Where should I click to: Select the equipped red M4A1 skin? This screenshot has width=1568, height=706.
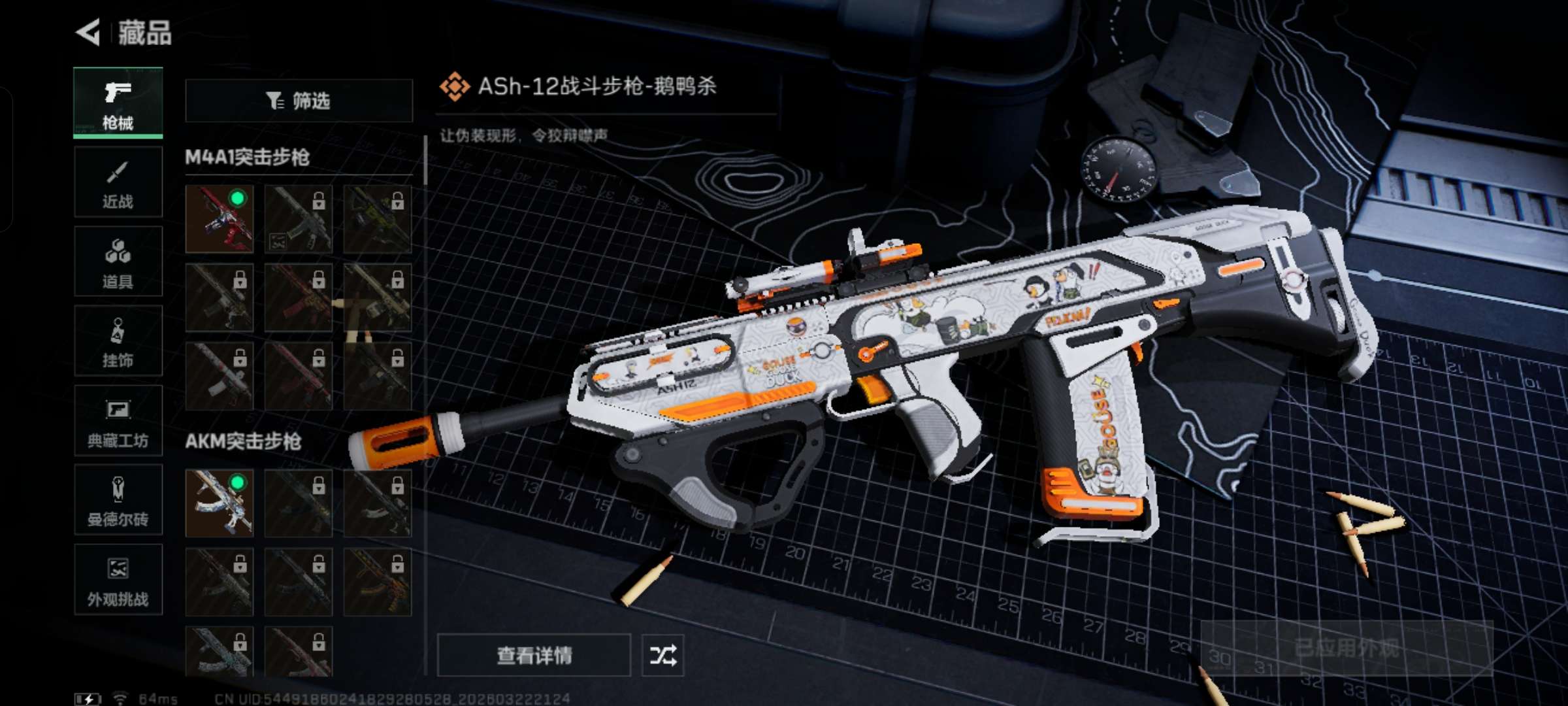coord(220,219)
